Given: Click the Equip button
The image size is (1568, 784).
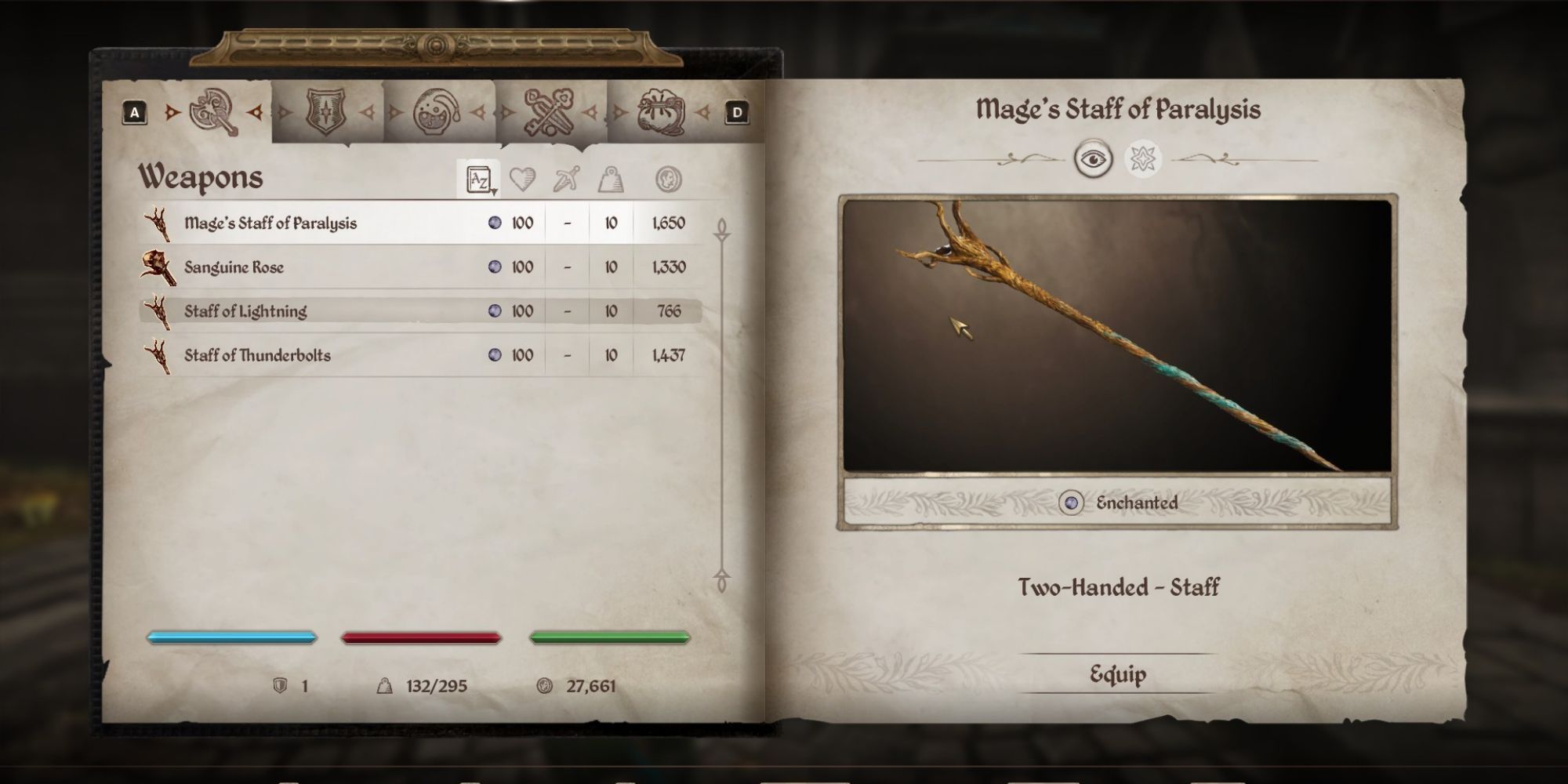Looking at the screenshot, I should (x=1119, y=673).
